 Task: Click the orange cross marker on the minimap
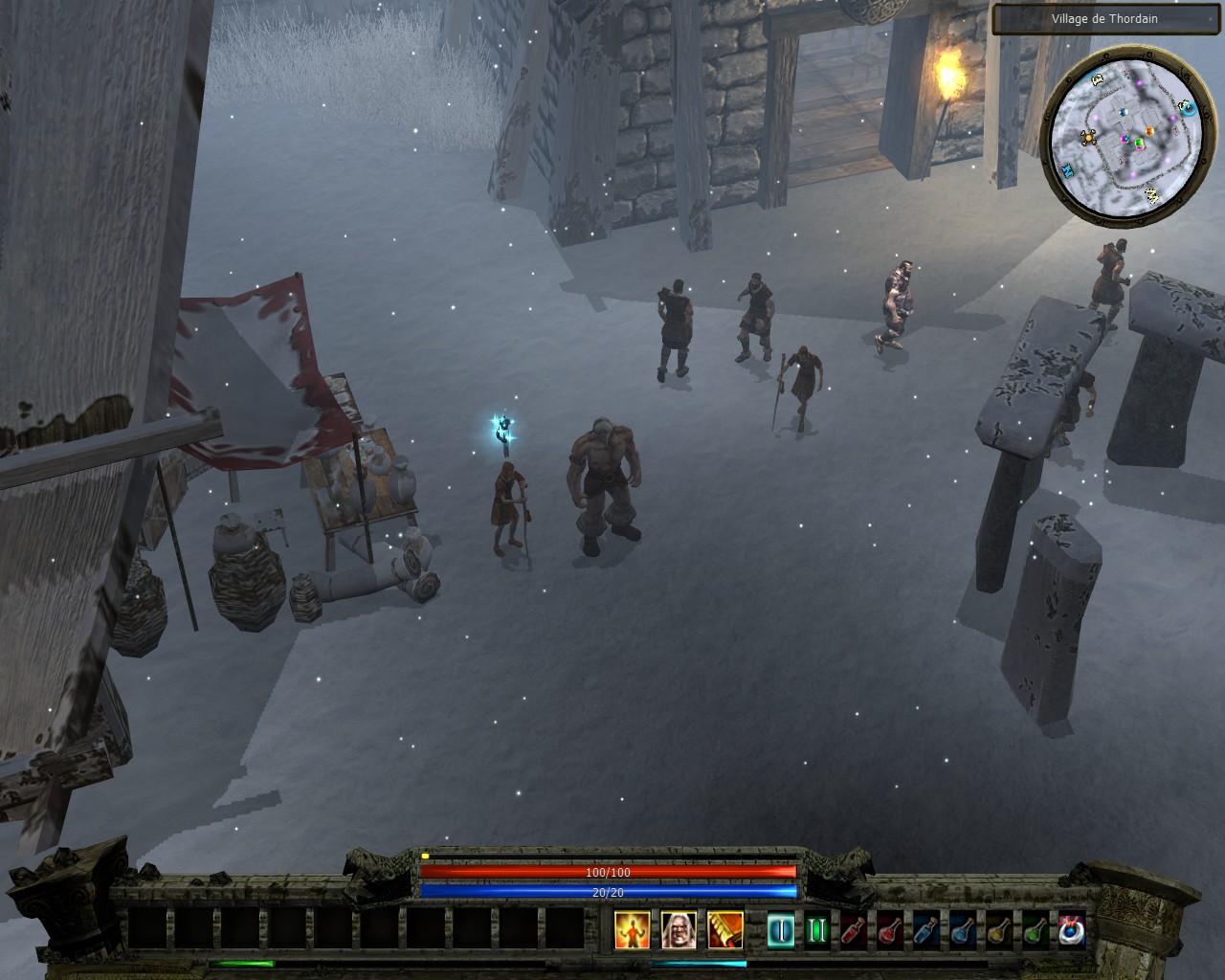pos(1088,137)
